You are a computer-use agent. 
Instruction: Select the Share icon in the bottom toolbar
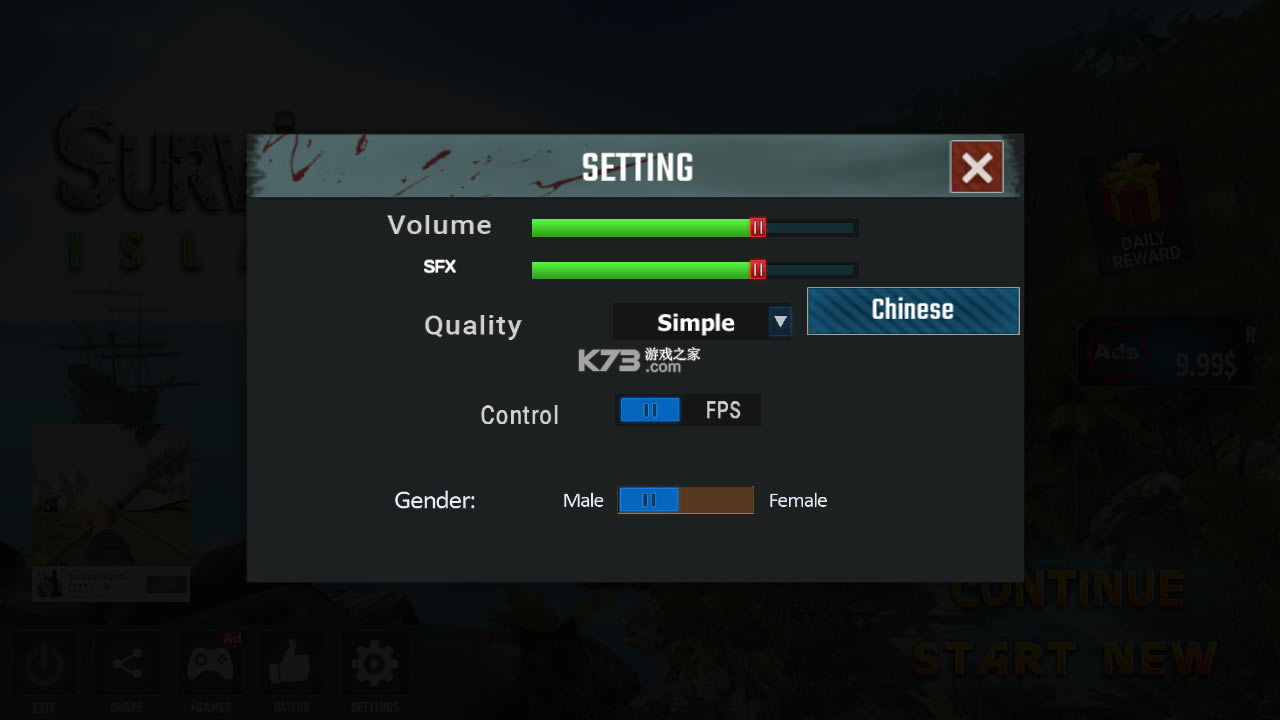coord(128,662)
